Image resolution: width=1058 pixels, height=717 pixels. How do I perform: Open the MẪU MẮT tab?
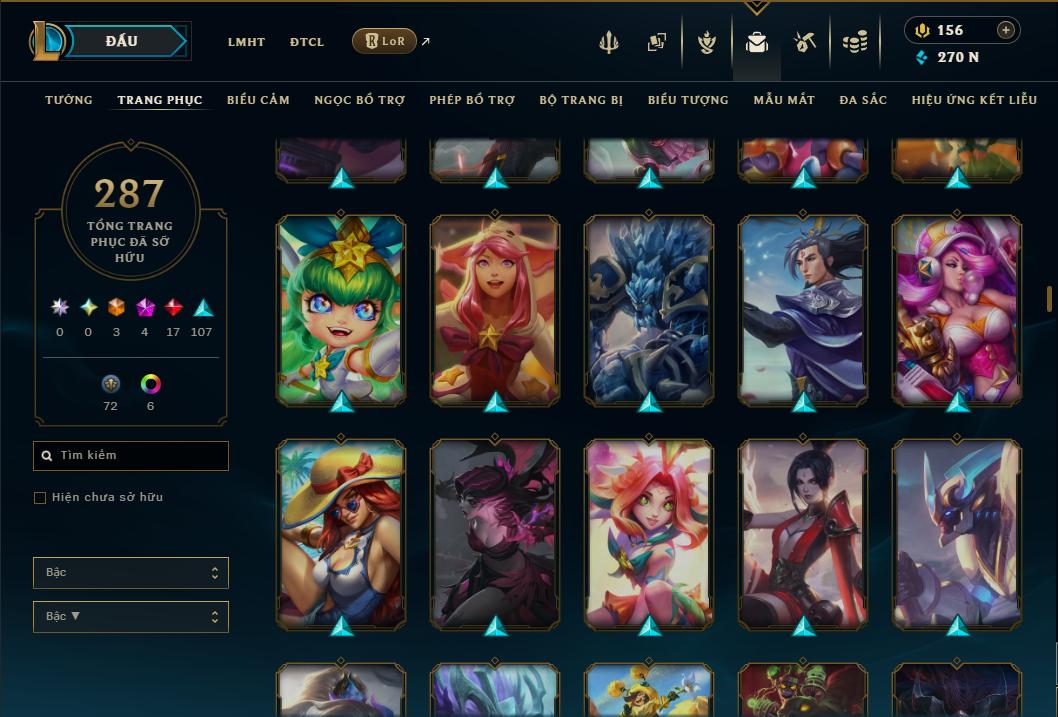click(x=784, y=100)
